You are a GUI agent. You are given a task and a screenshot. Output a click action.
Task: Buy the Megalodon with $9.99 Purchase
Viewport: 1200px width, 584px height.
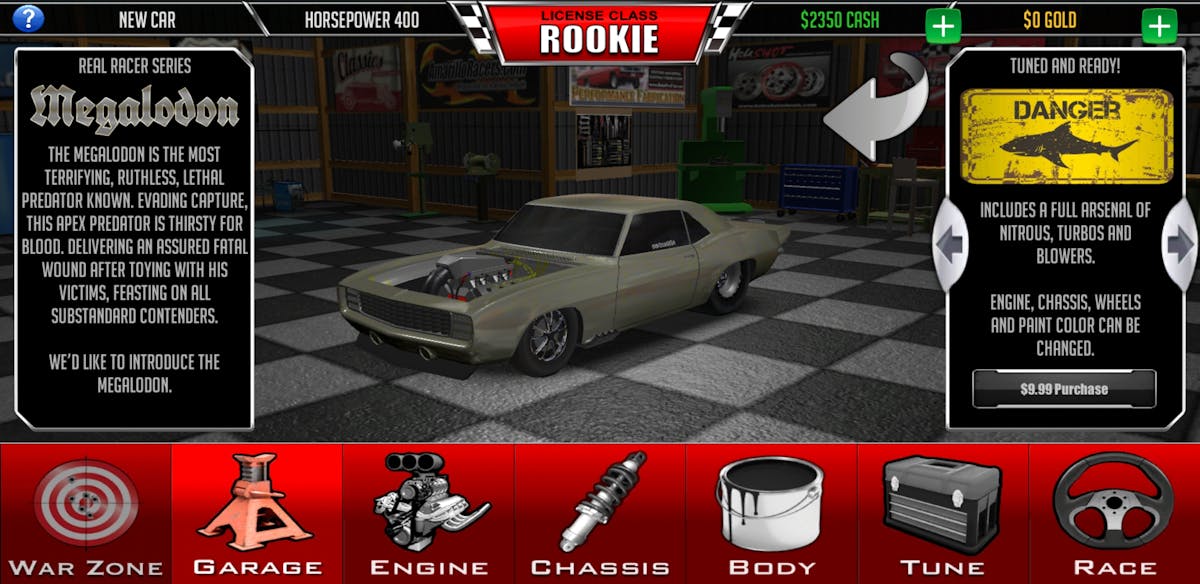coord(1064,389)
